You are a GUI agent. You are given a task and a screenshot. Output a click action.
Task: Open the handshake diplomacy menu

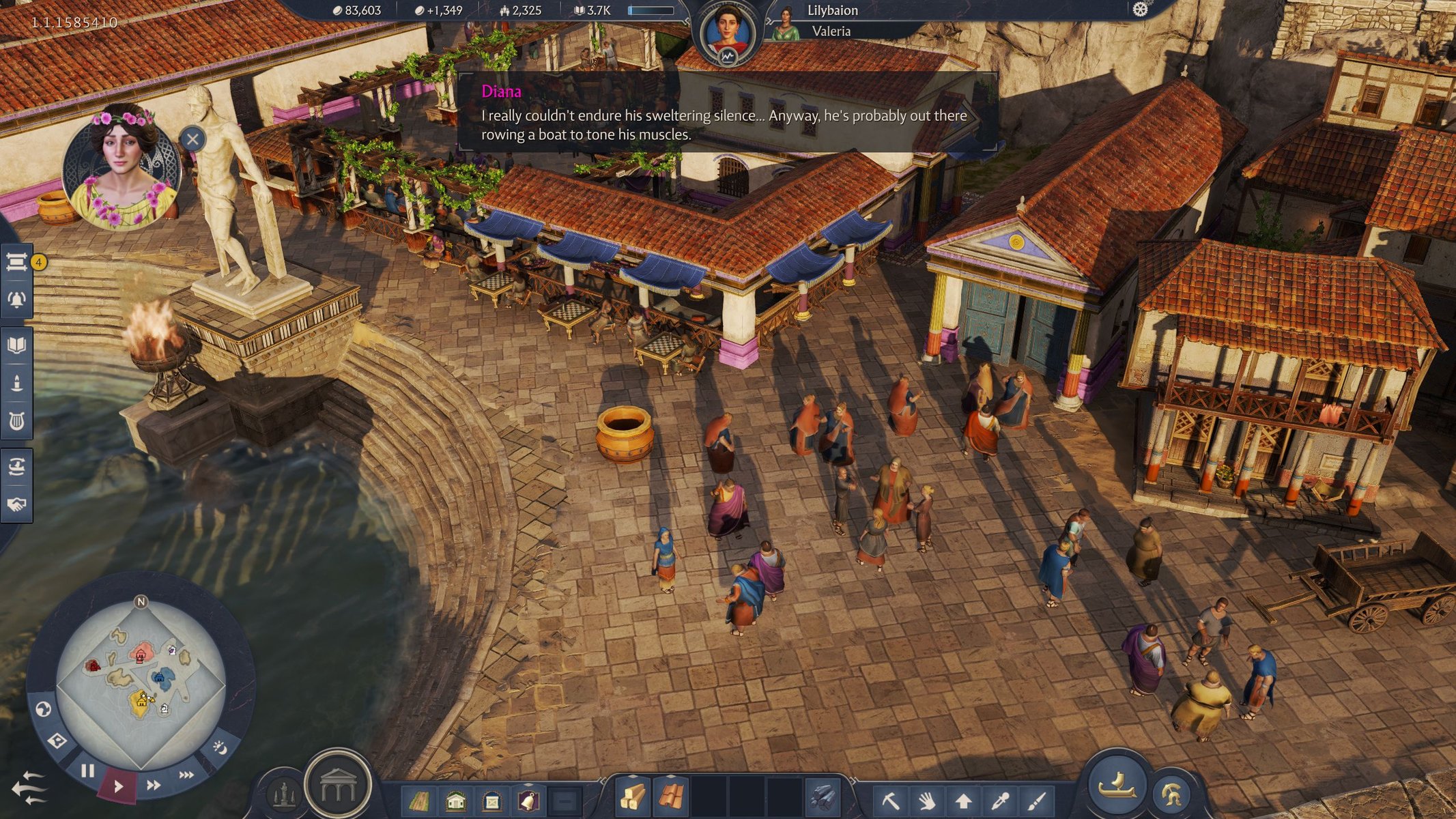click(x=16, y=504)
